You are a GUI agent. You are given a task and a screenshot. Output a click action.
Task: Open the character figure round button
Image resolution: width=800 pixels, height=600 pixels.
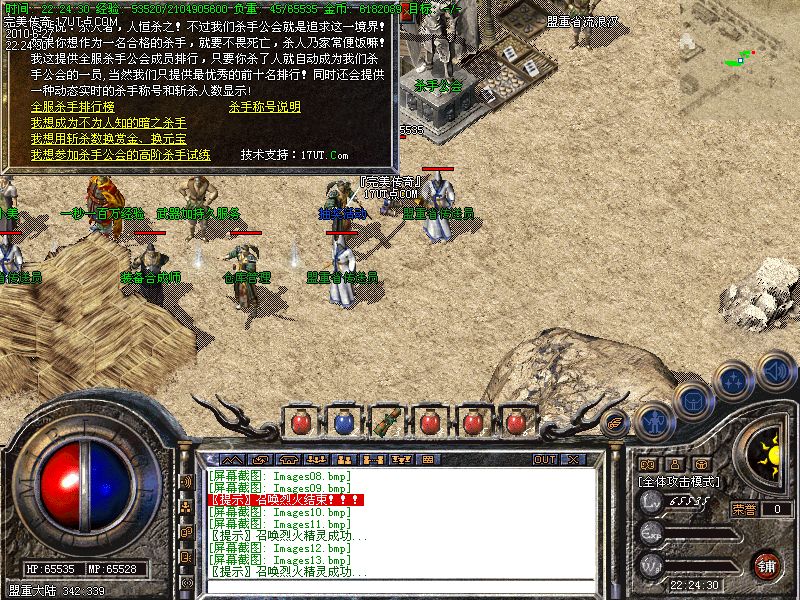pyautogui.click(x=653, y=423)
